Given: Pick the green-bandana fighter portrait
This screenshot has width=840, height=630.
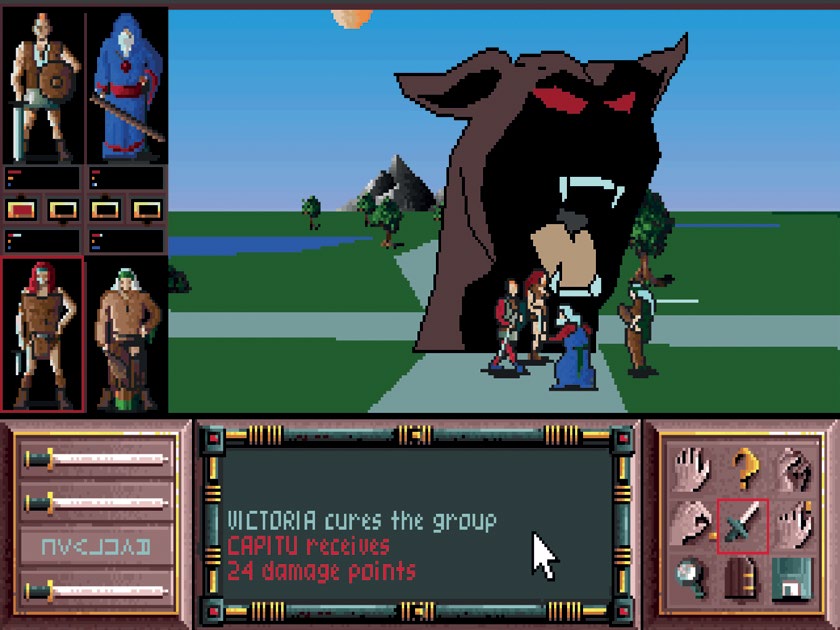Looking at the screenshot, I should coord(126,334).
